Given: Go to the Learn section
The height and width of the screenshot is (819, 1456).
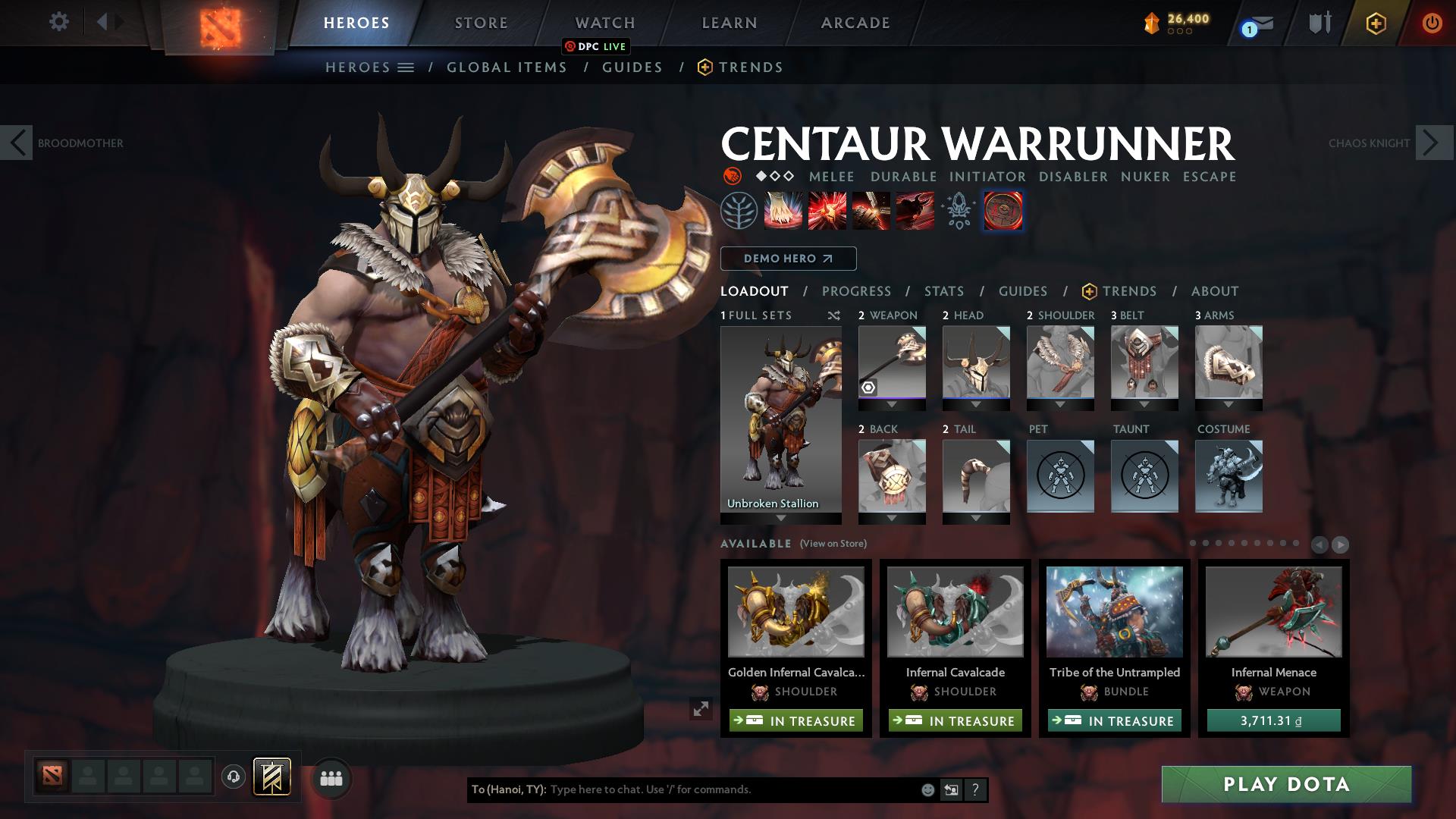Looking at the screenshot, I should point(729,23).
